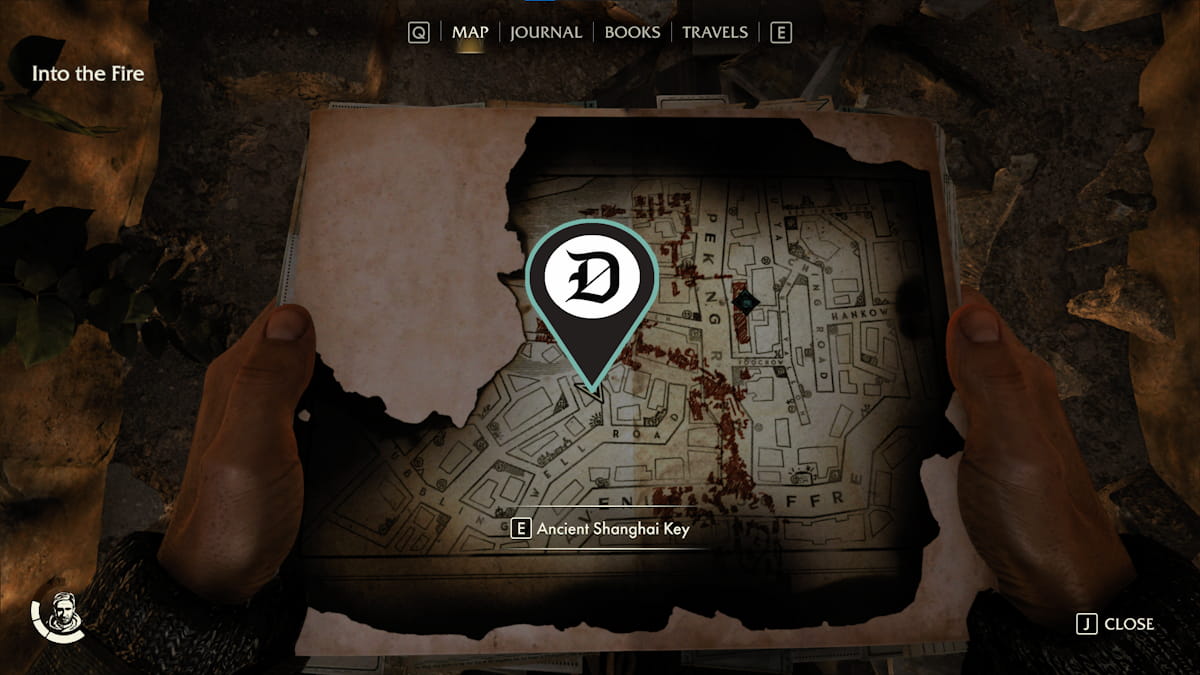The width and height of the screenshot is (1200, 675).
Task: Open the Books tab
Action: (632, 32)
